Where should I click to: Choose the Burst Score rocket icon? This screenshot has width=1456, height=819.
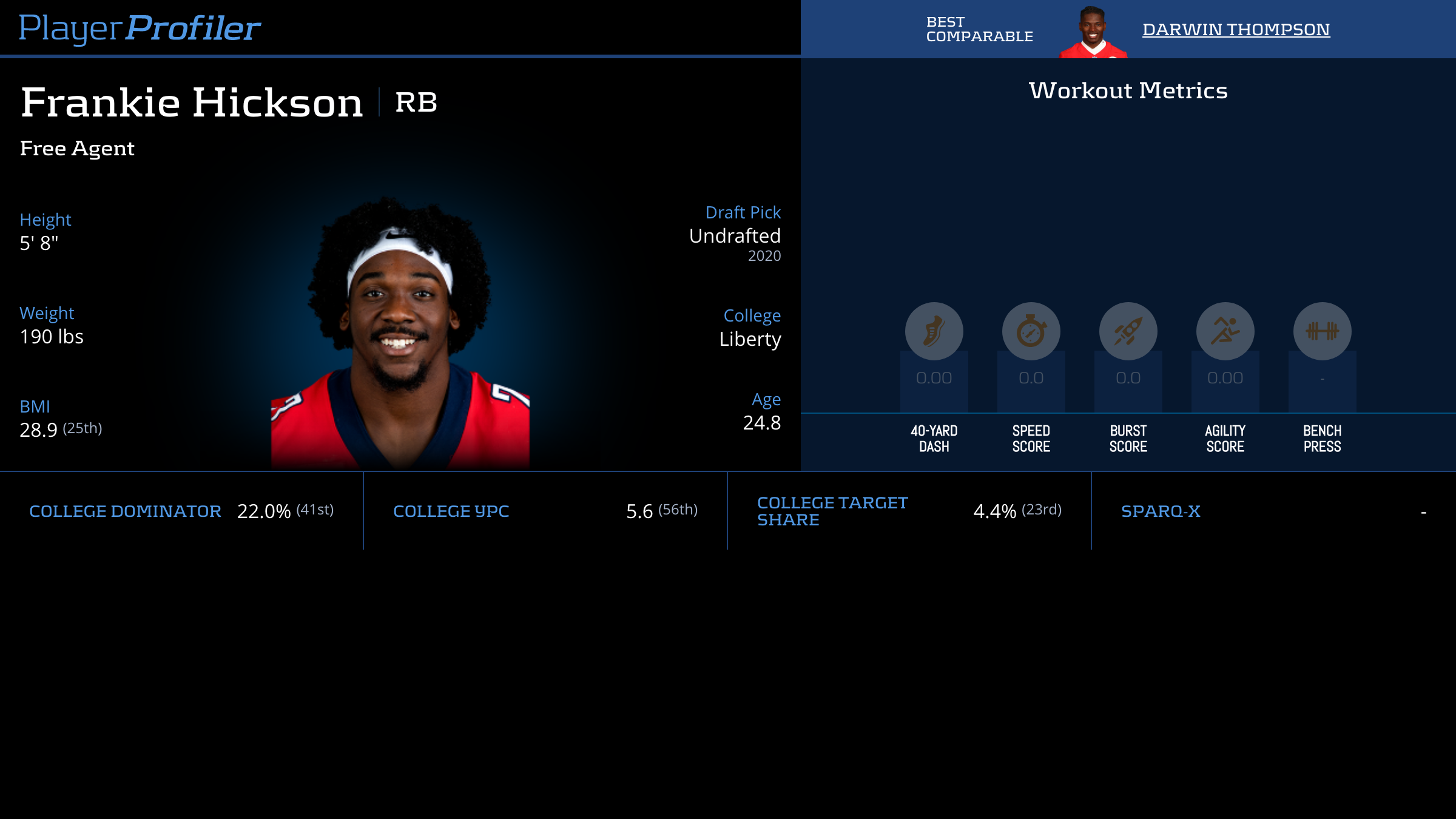coord(1128,331)
